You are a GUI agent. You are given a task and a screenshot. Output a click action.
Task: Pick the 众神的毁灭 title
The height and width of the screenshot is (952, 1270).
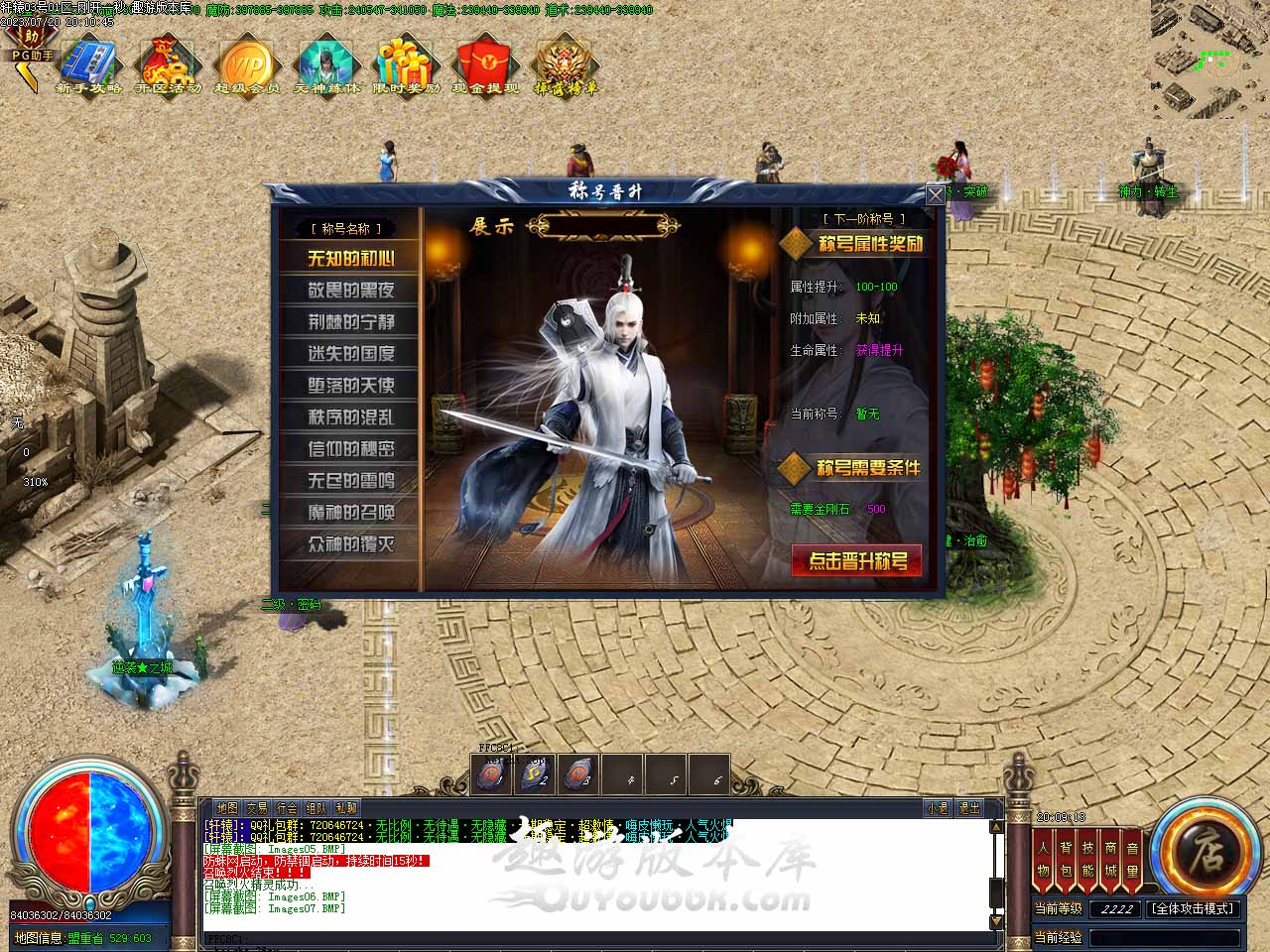coord(350,544)
